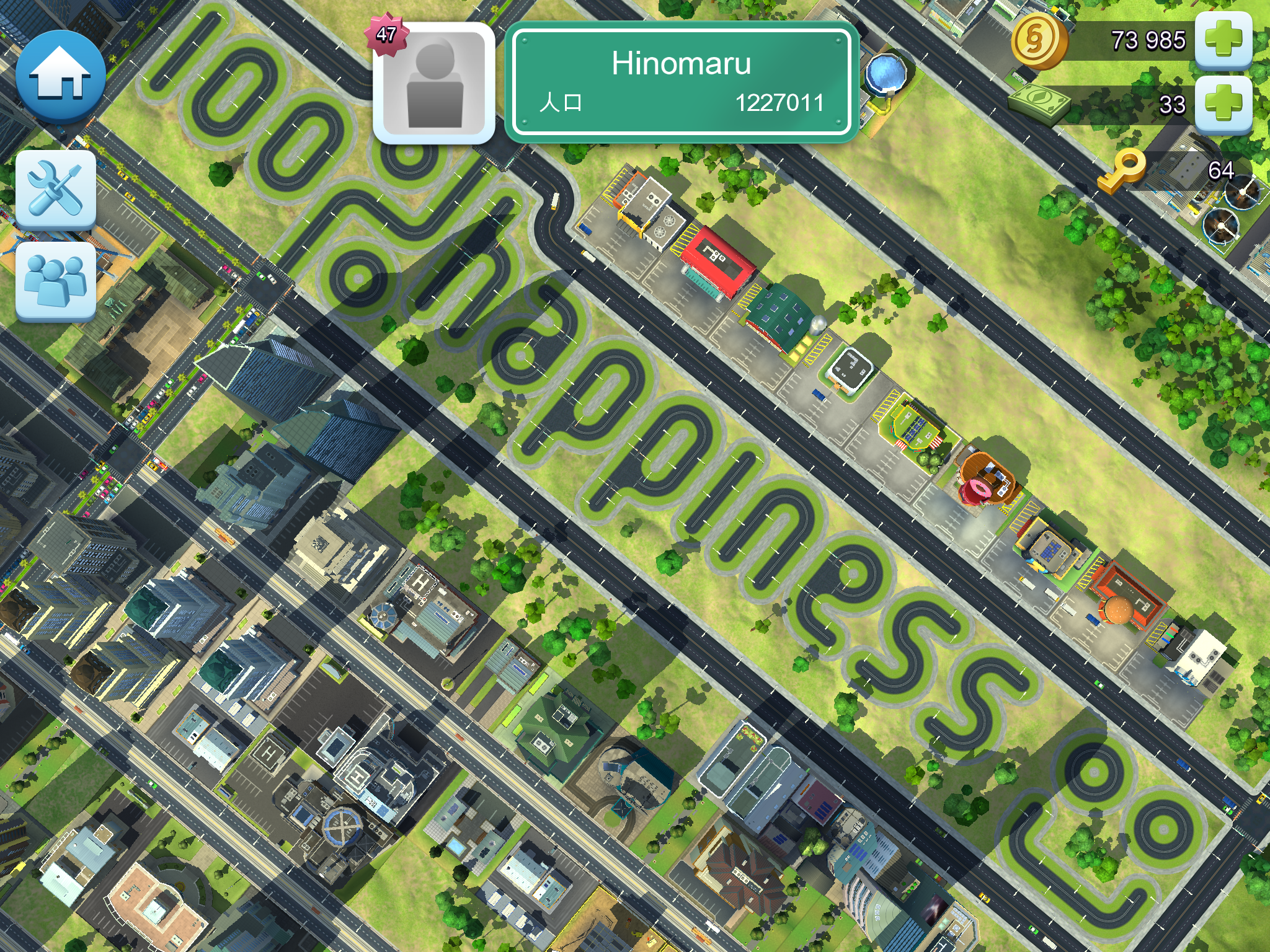Image resolution: width=1270 pixels, height=952 pixels.
Task: Buy more SimCash with green plus
Action: coord(1223,104)
